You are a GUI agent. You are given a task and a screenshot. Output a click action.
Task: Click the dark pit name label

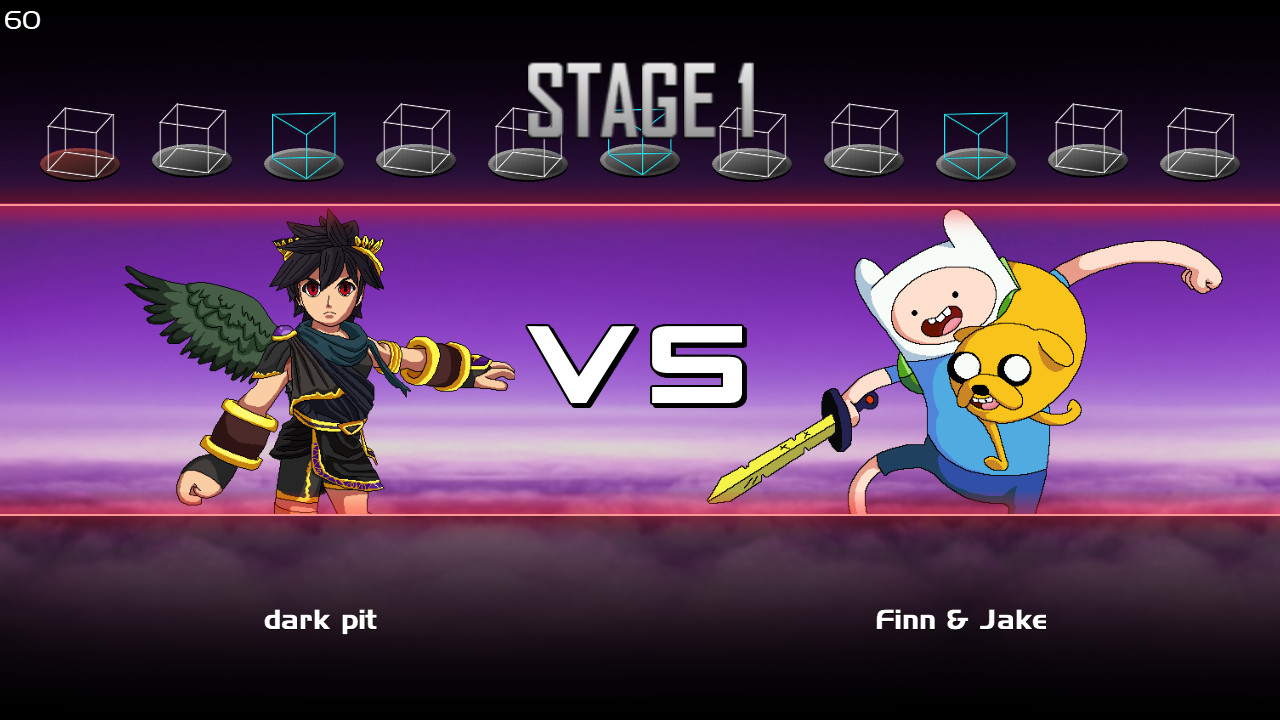point(320,620)
